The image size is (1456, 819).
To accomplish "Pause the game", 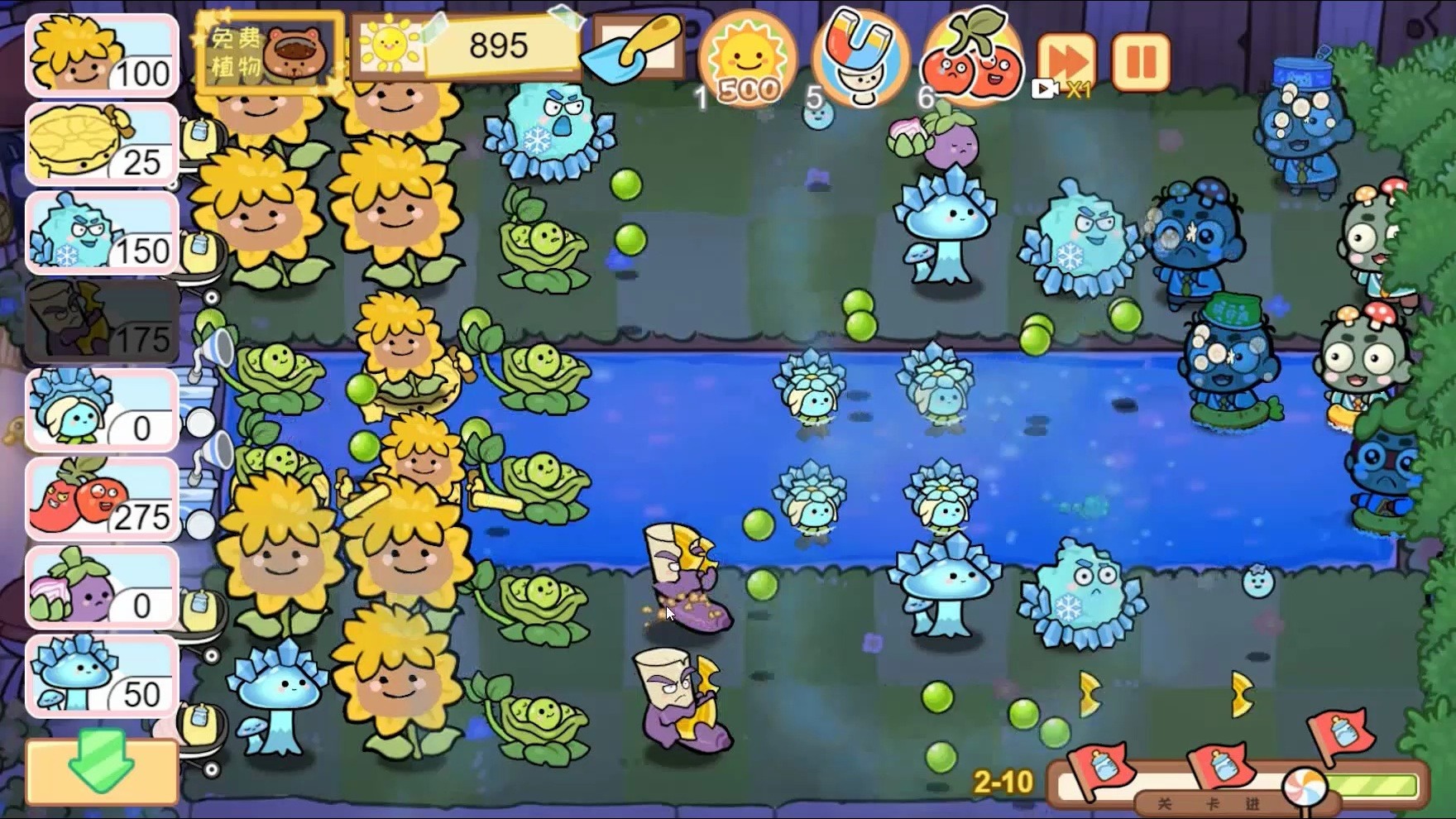I will click(x=1142, y=58).
